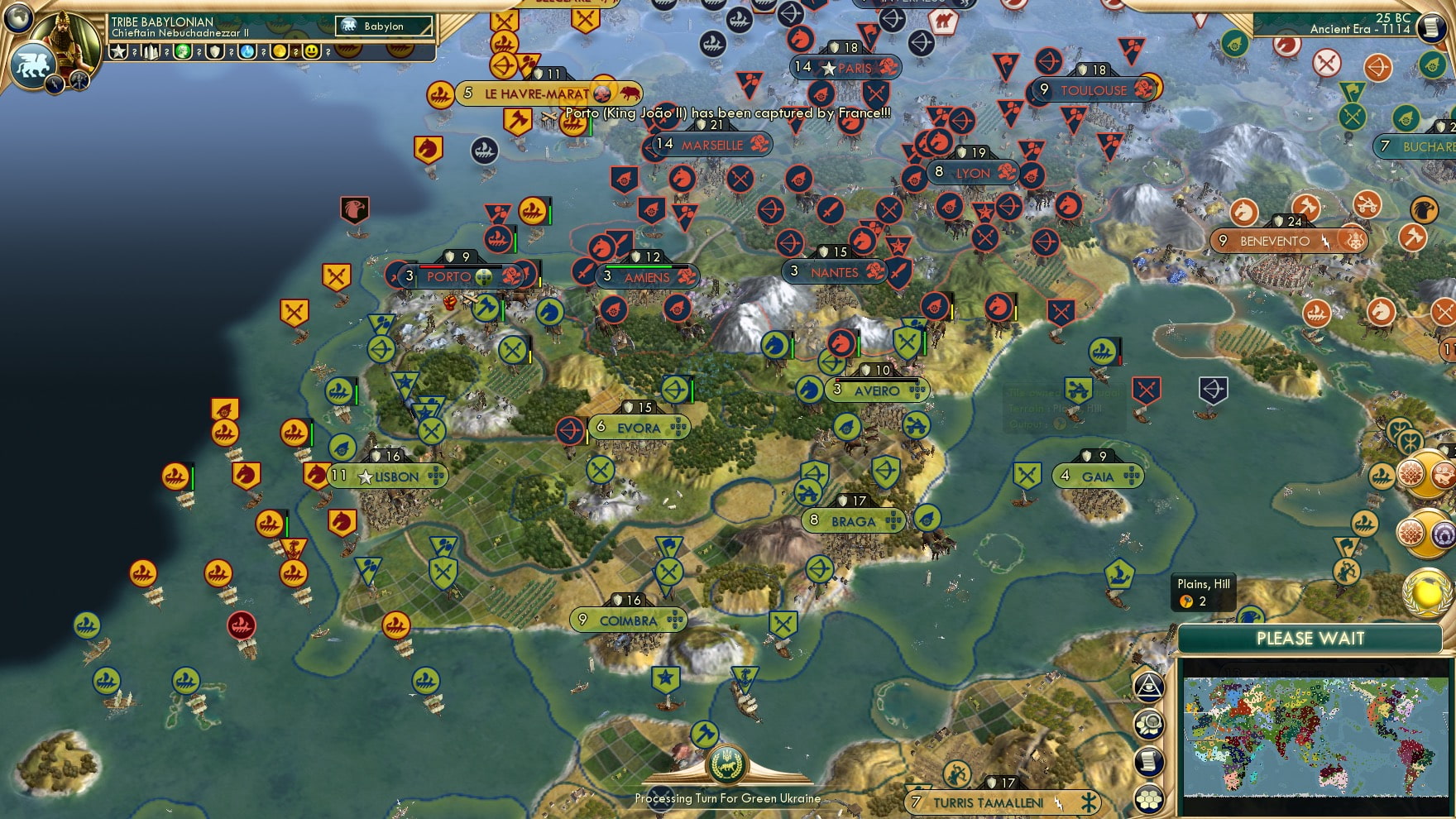Select the Paris city banner
Viewport: 1456px width, 819px height.
coord(845,68)
